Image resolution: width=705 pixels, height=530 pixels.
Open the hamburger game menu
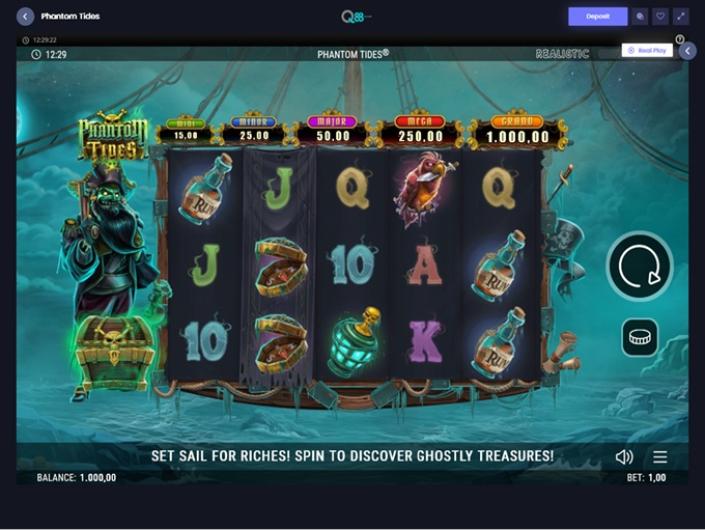click(x=660, y=456)
